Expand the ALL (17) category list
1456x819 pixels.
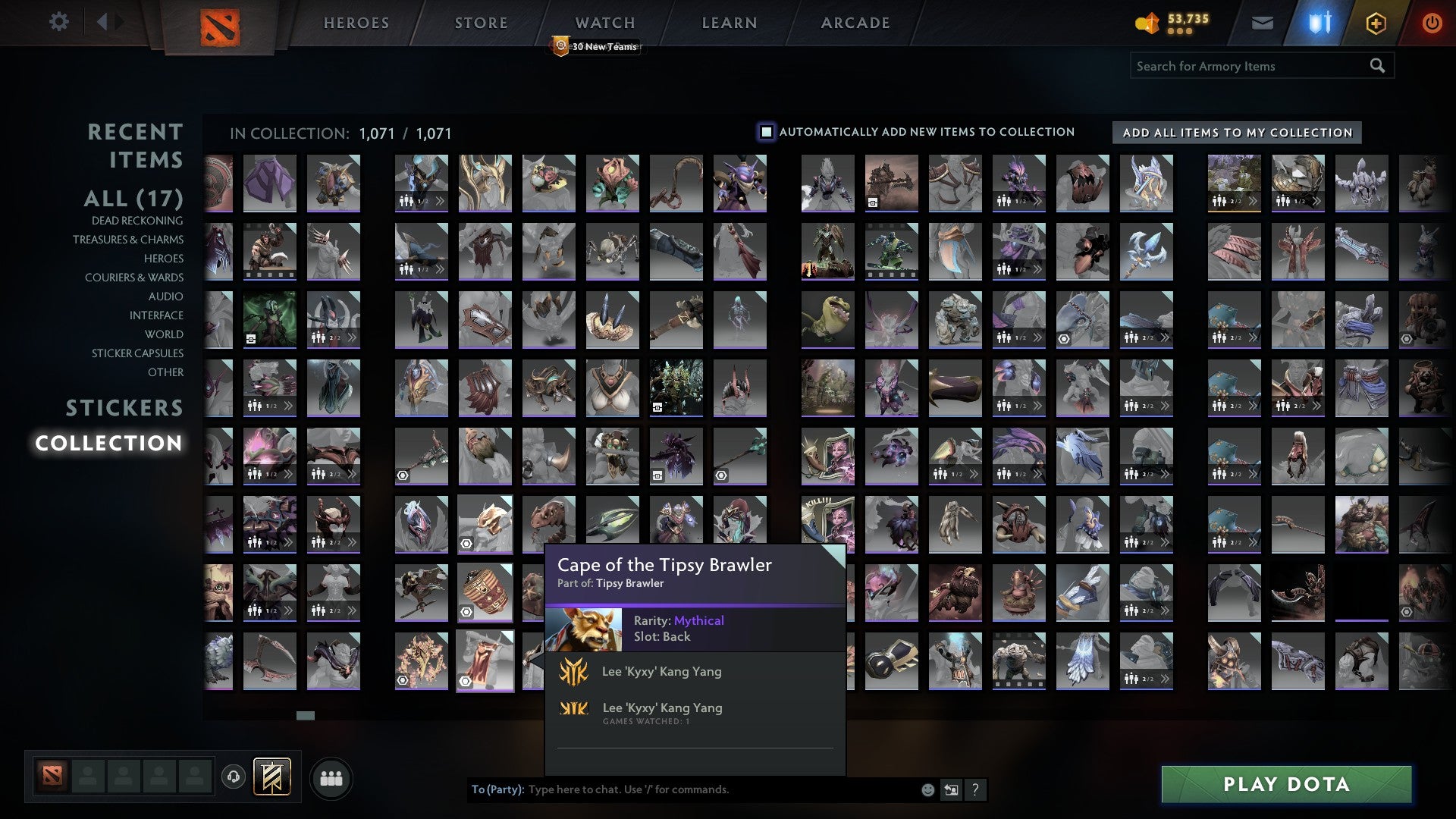133,199
